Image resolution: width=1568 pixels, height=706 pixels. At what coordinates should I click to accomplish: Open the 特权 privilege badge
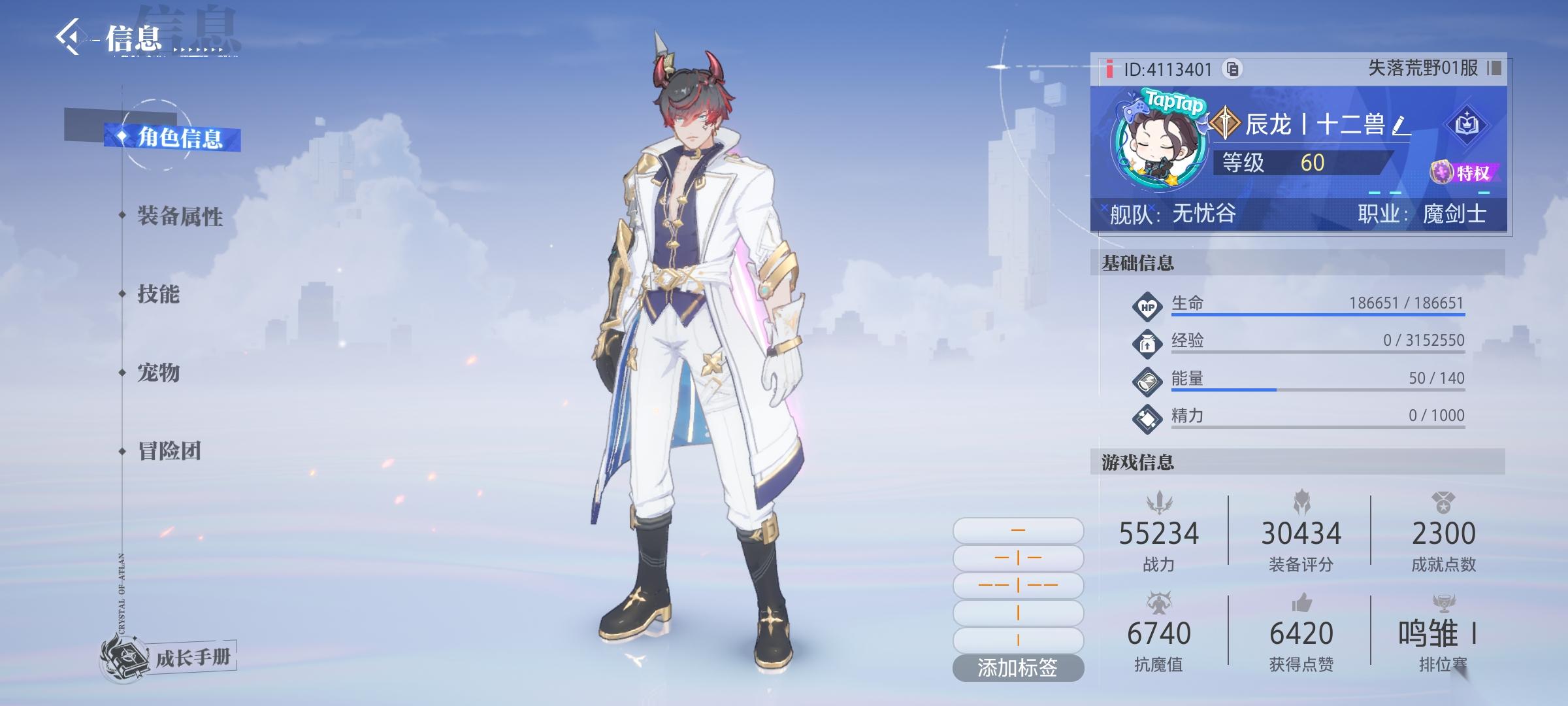pos(1465,173)
